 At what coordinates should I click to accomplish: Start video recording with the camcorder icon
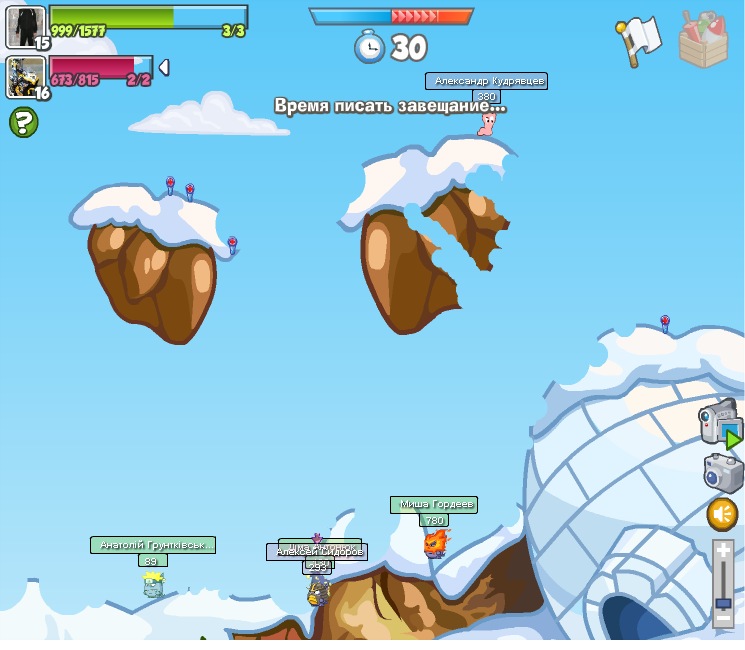click(720, 422)
